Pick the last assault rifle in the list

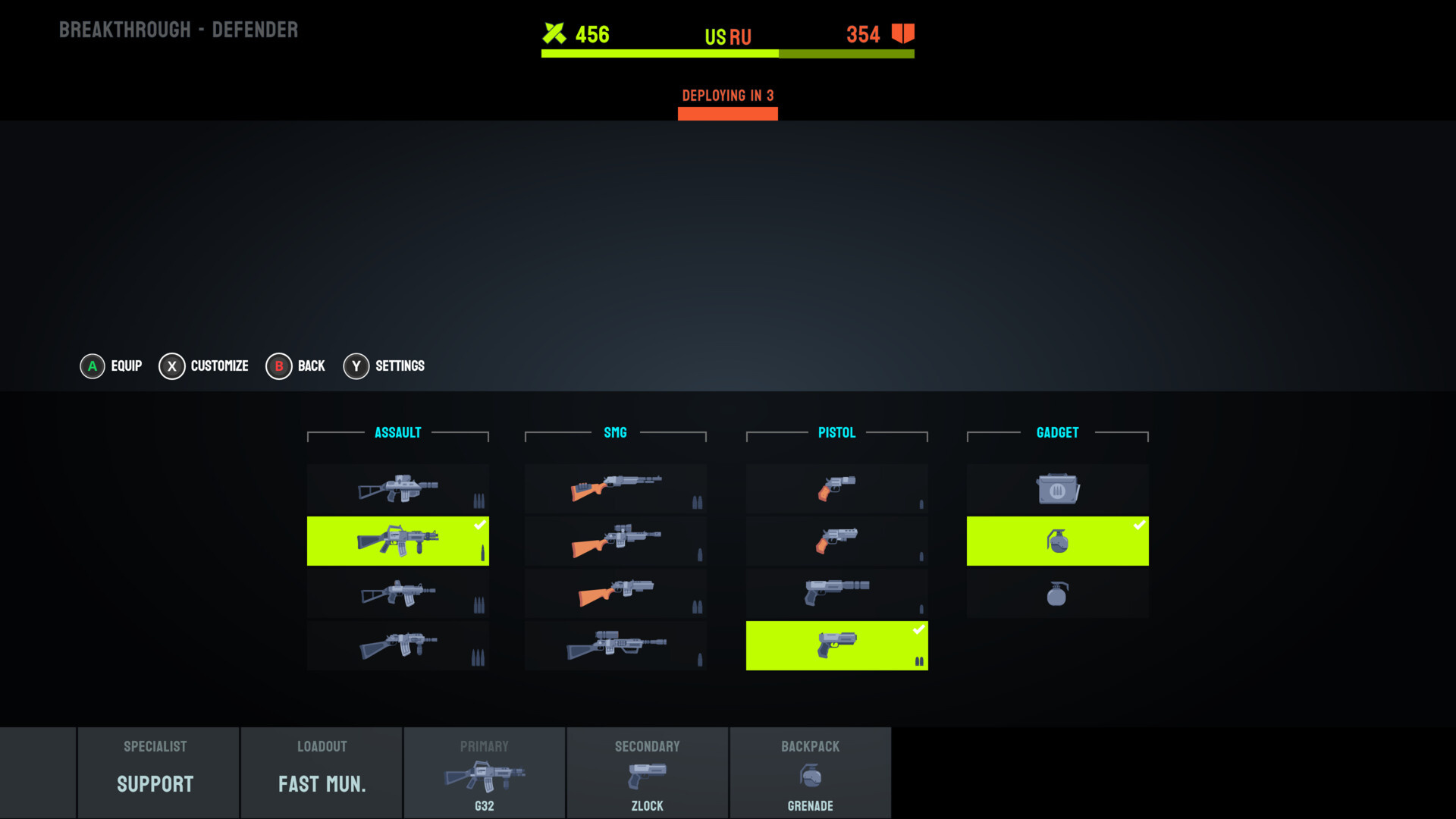click(x=397, y=645)
